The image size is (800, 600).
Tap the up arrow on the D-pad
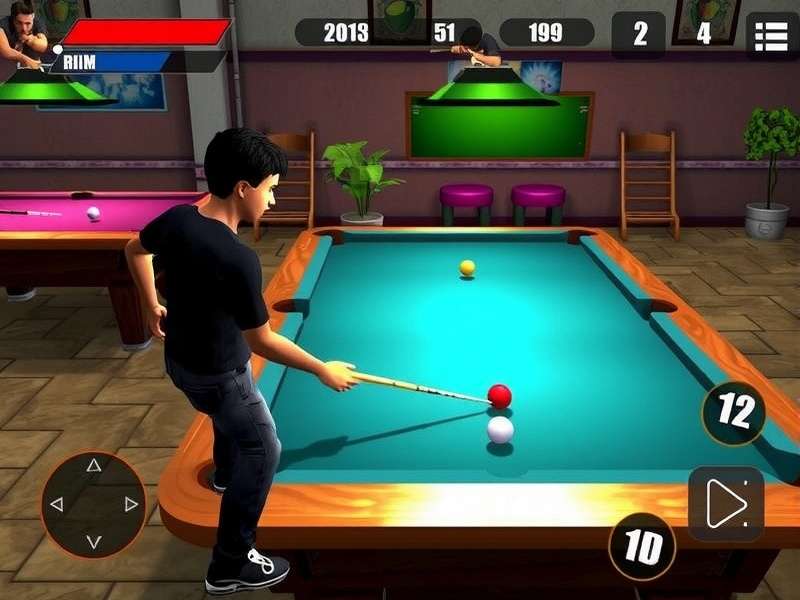(x=93, y=466)
